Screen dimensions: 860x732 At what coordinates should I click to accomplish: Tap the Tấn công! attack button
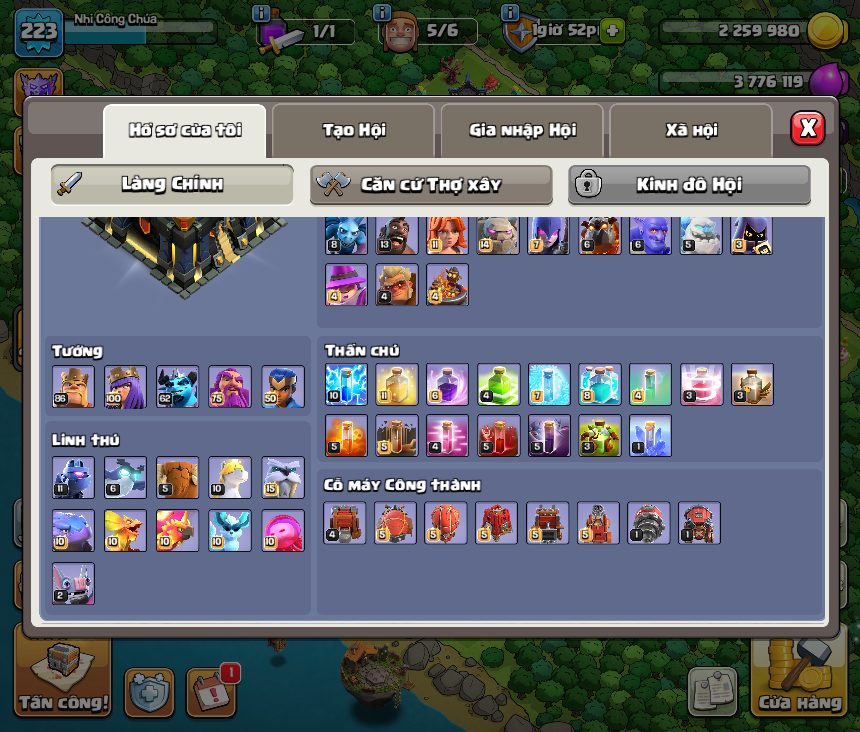62,673
